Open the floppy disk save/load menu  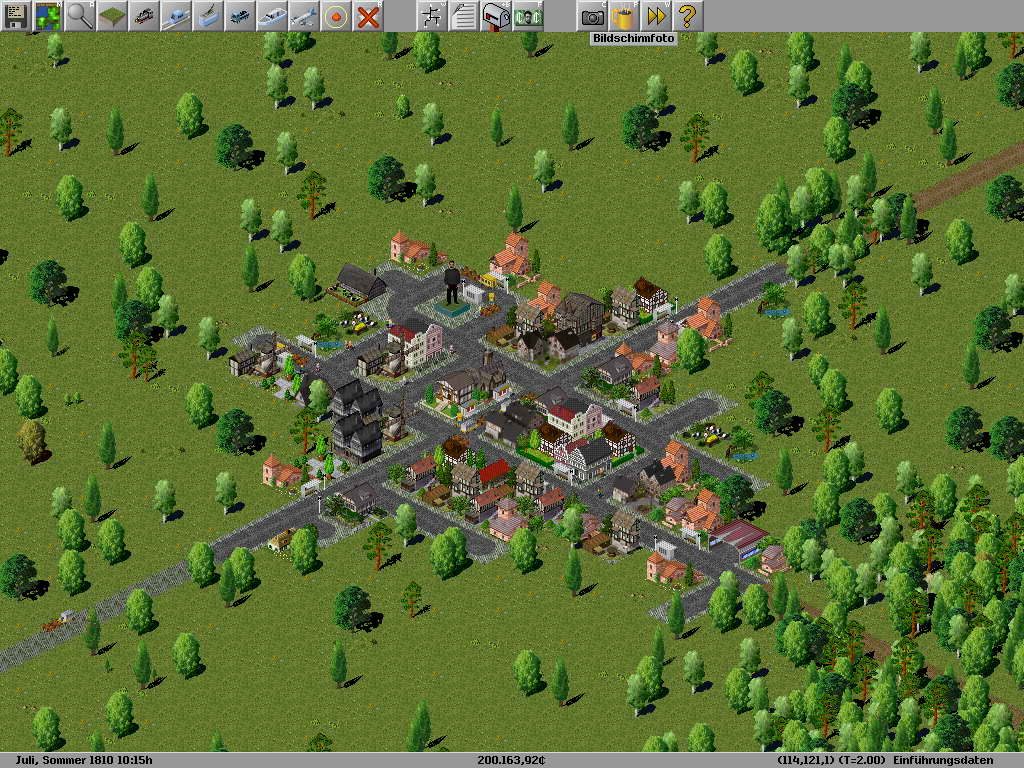16,16
